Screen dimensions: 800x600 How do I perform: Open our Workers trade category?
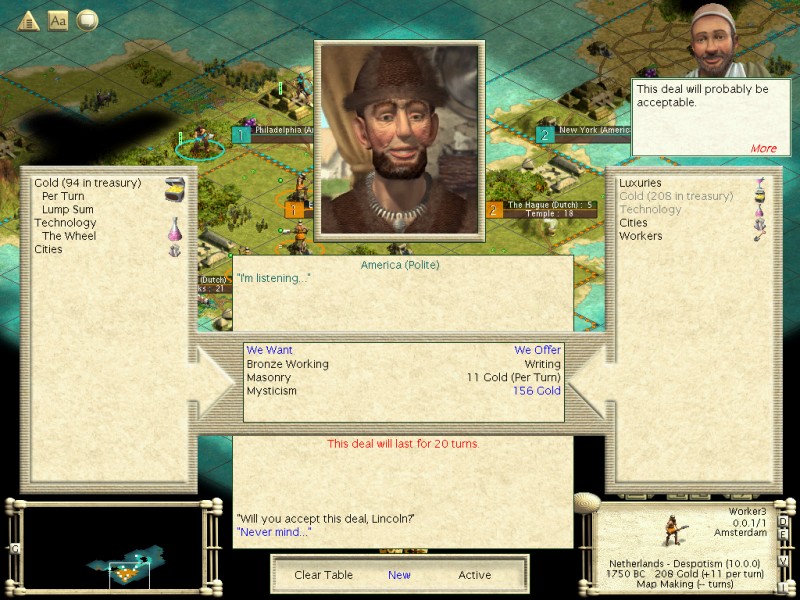click(x=640, y=236)
